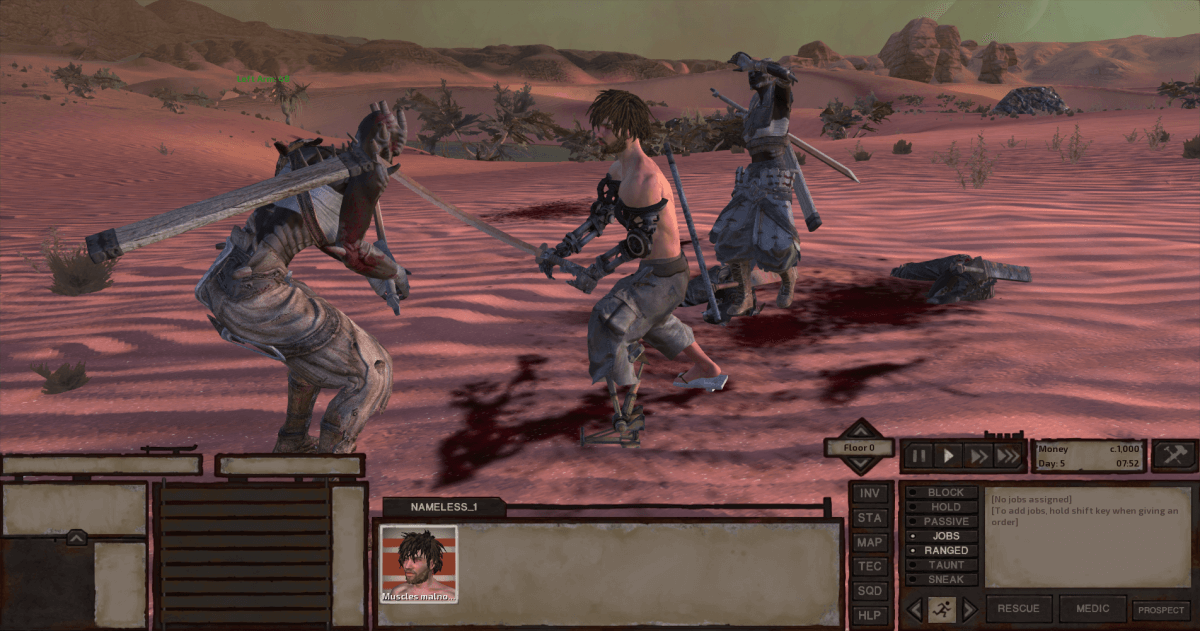
Task: Open the TEC tech panel
Action: pyautogui.click(x=870, y=566)
